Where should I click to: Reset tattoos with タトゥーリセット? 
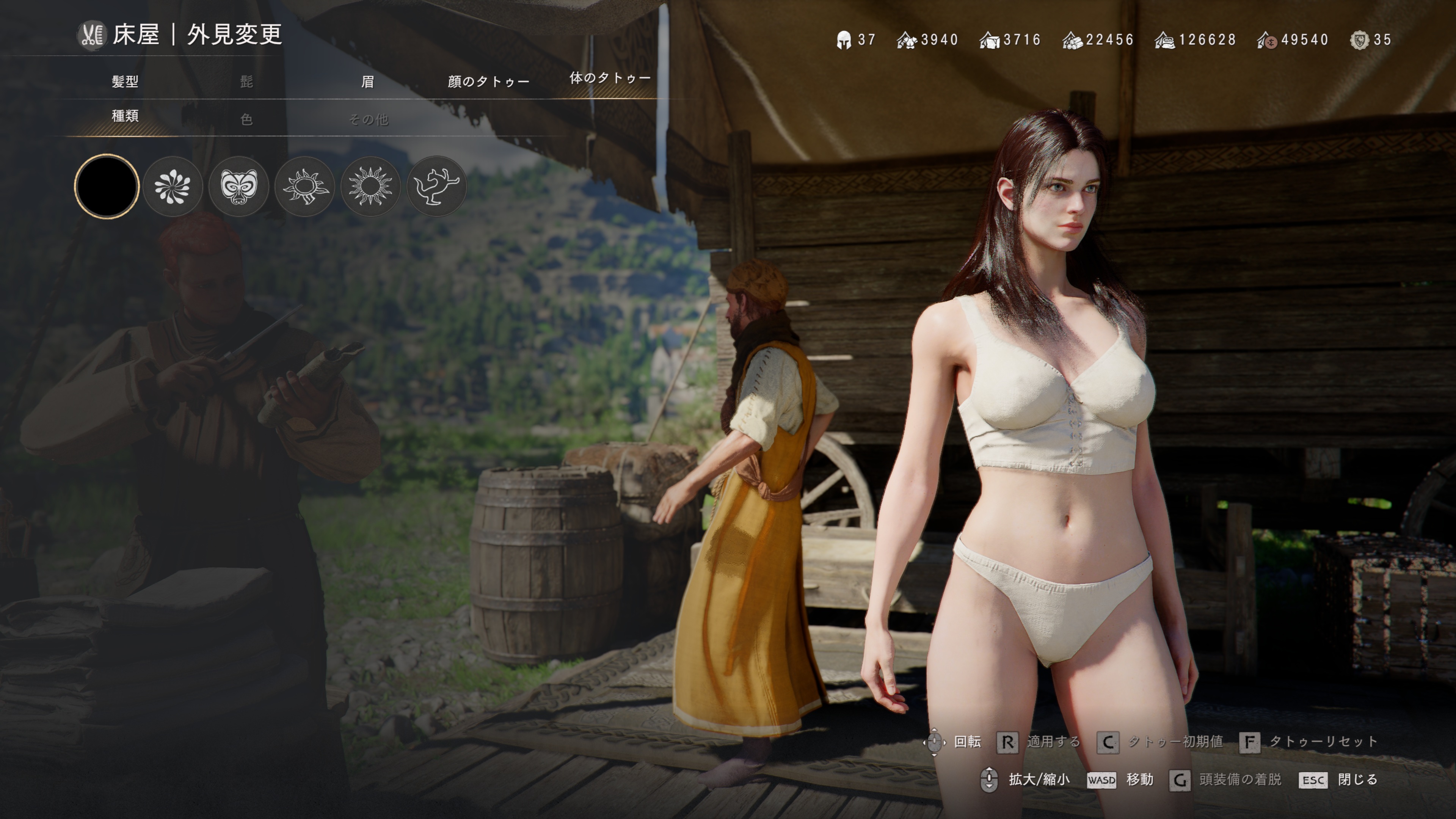(x=1309, y=742)
